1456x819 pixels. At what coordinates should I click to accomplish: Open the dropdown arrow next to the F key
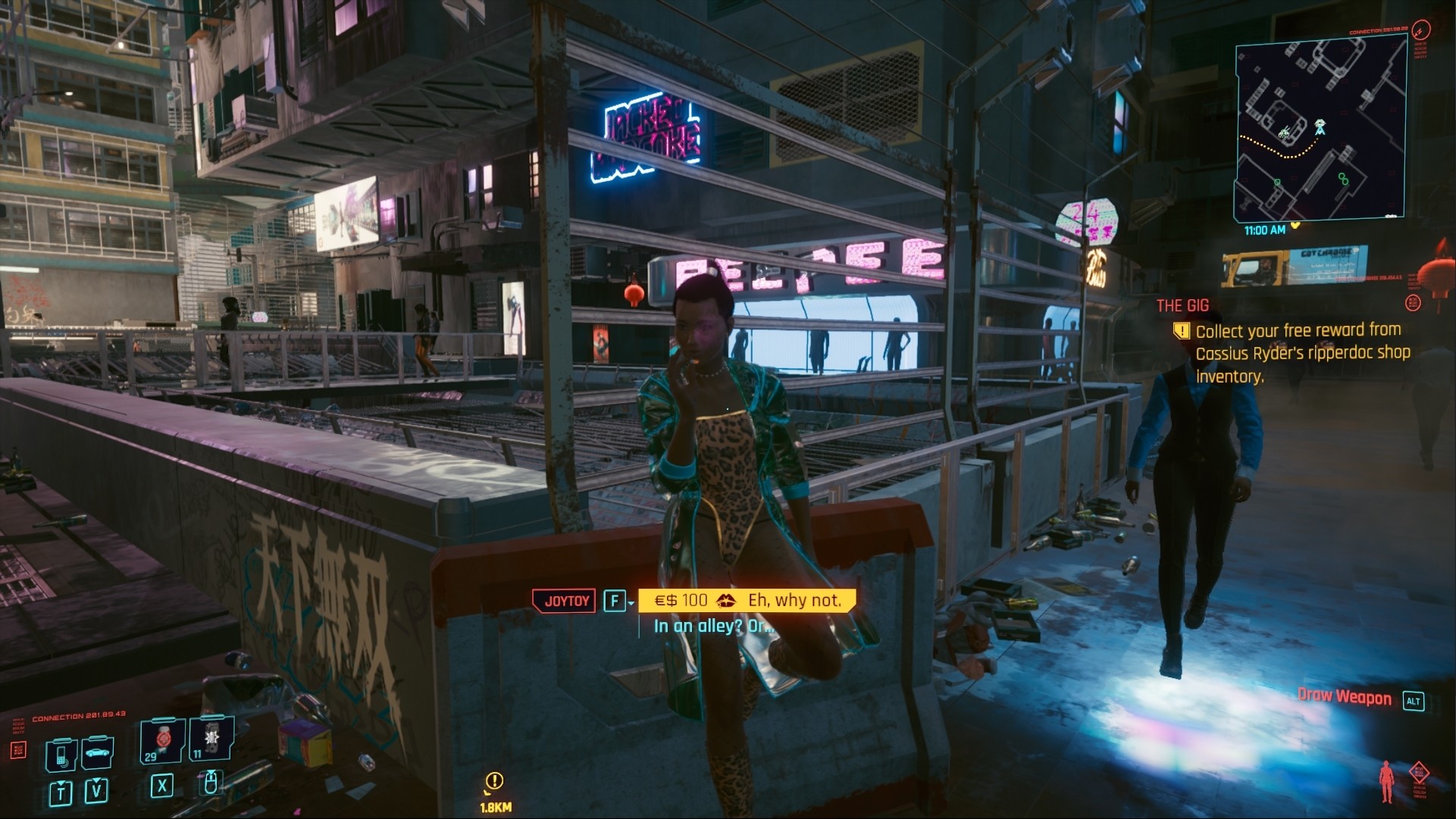tap(631, 603)
